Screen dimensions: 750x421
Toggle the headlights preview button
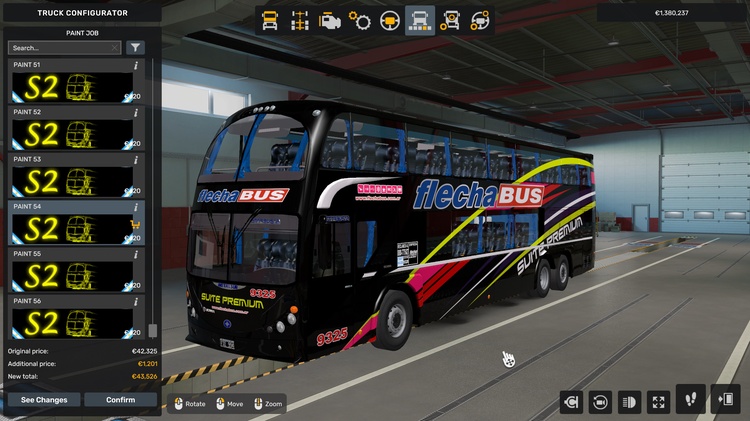pyautogui.click(x=629, y=402)
